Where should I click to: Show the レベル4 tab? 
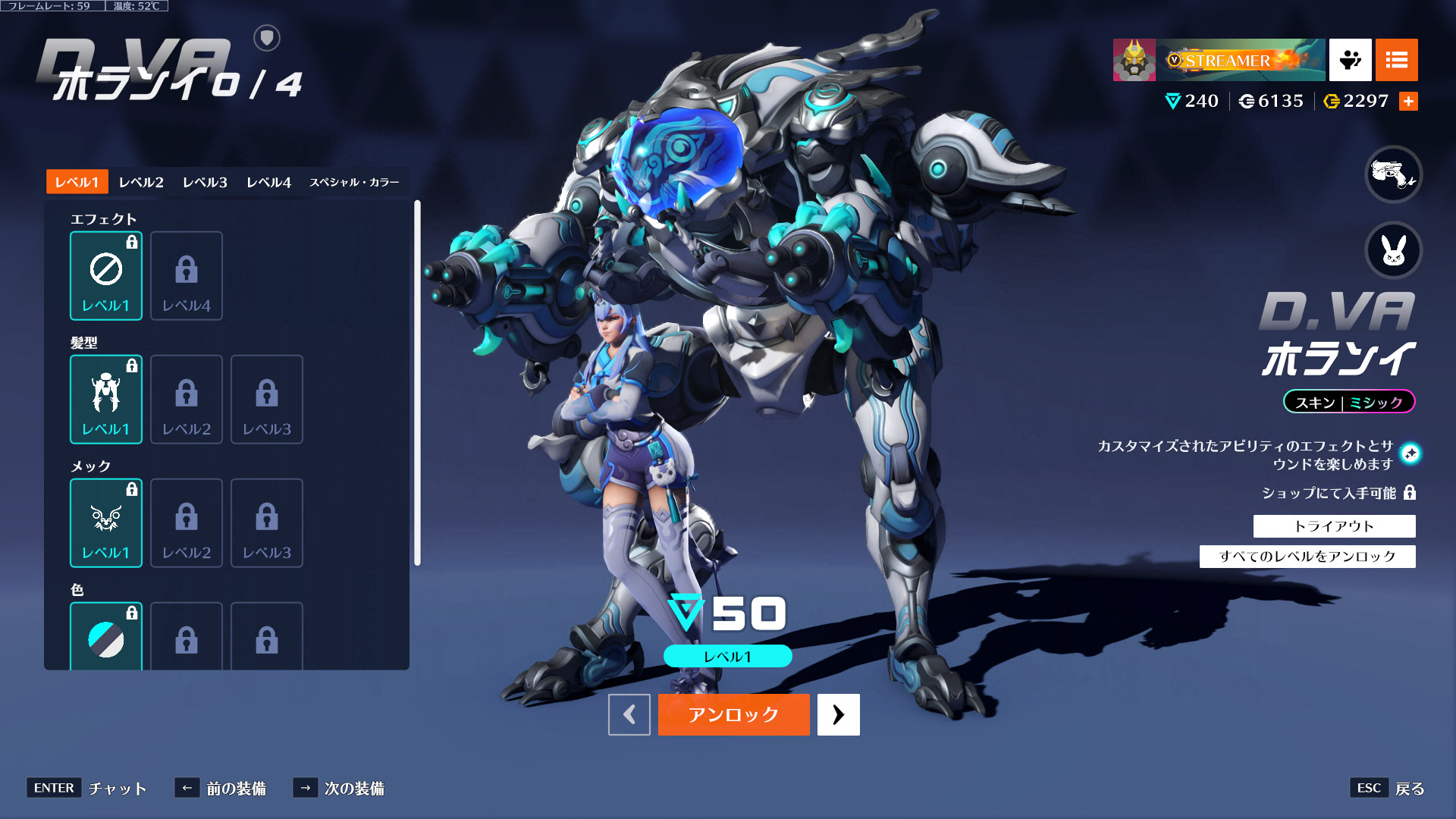click(268, 182)
